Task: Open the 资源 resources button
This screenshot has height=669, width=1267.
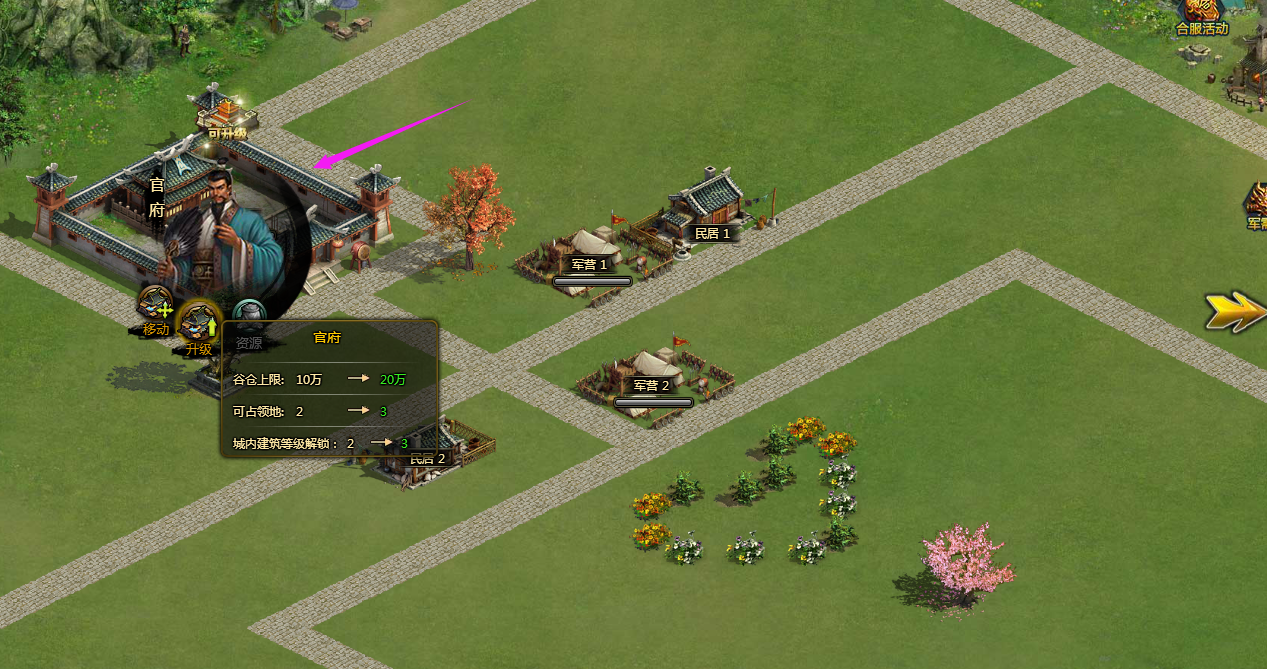Action: click(x=249, y=318)
